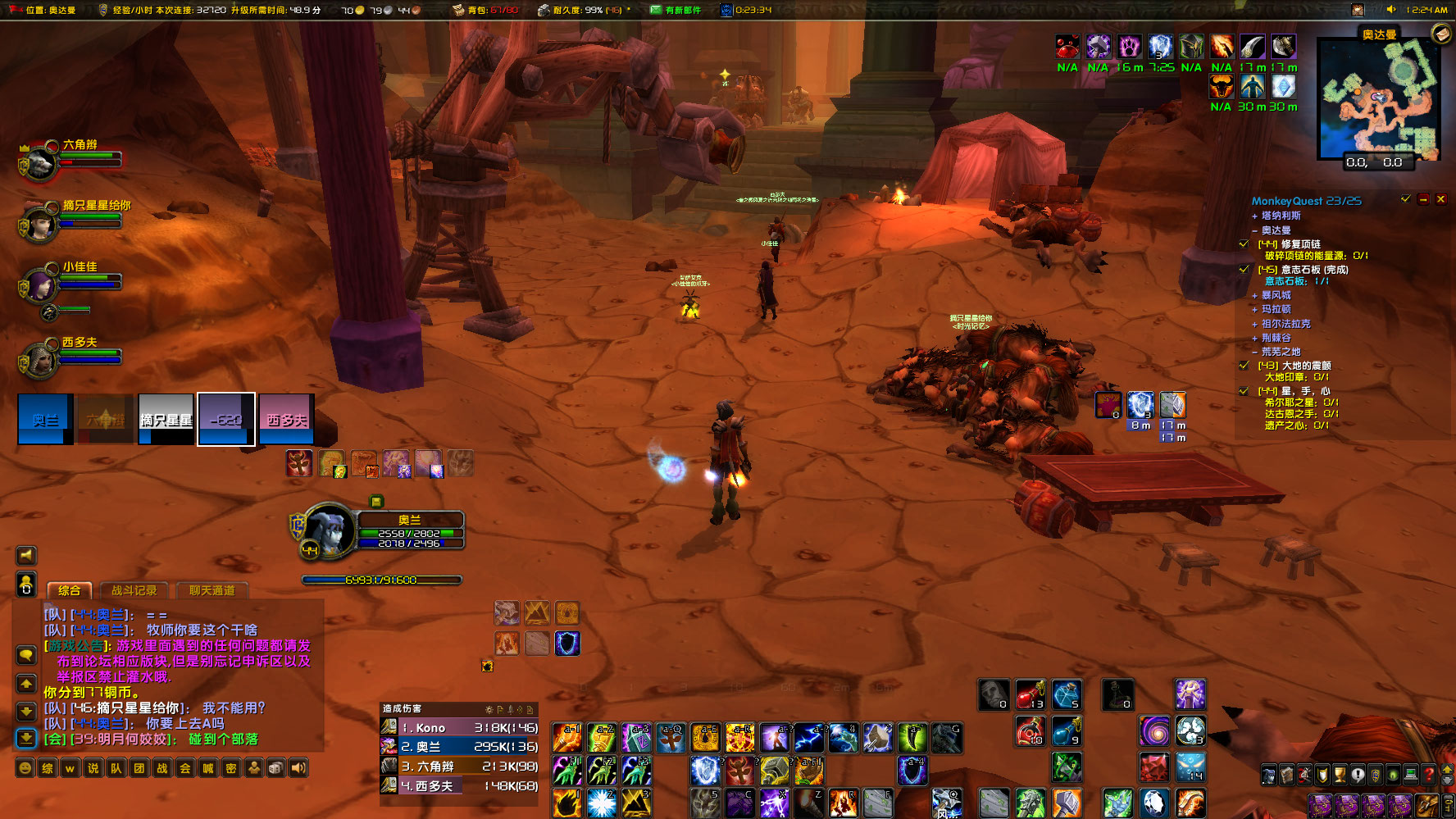The height and width of the screenshot is (819, 1456).
Task: Select the 修复项链 quest entry
Action: click(x=1300, y=244)
